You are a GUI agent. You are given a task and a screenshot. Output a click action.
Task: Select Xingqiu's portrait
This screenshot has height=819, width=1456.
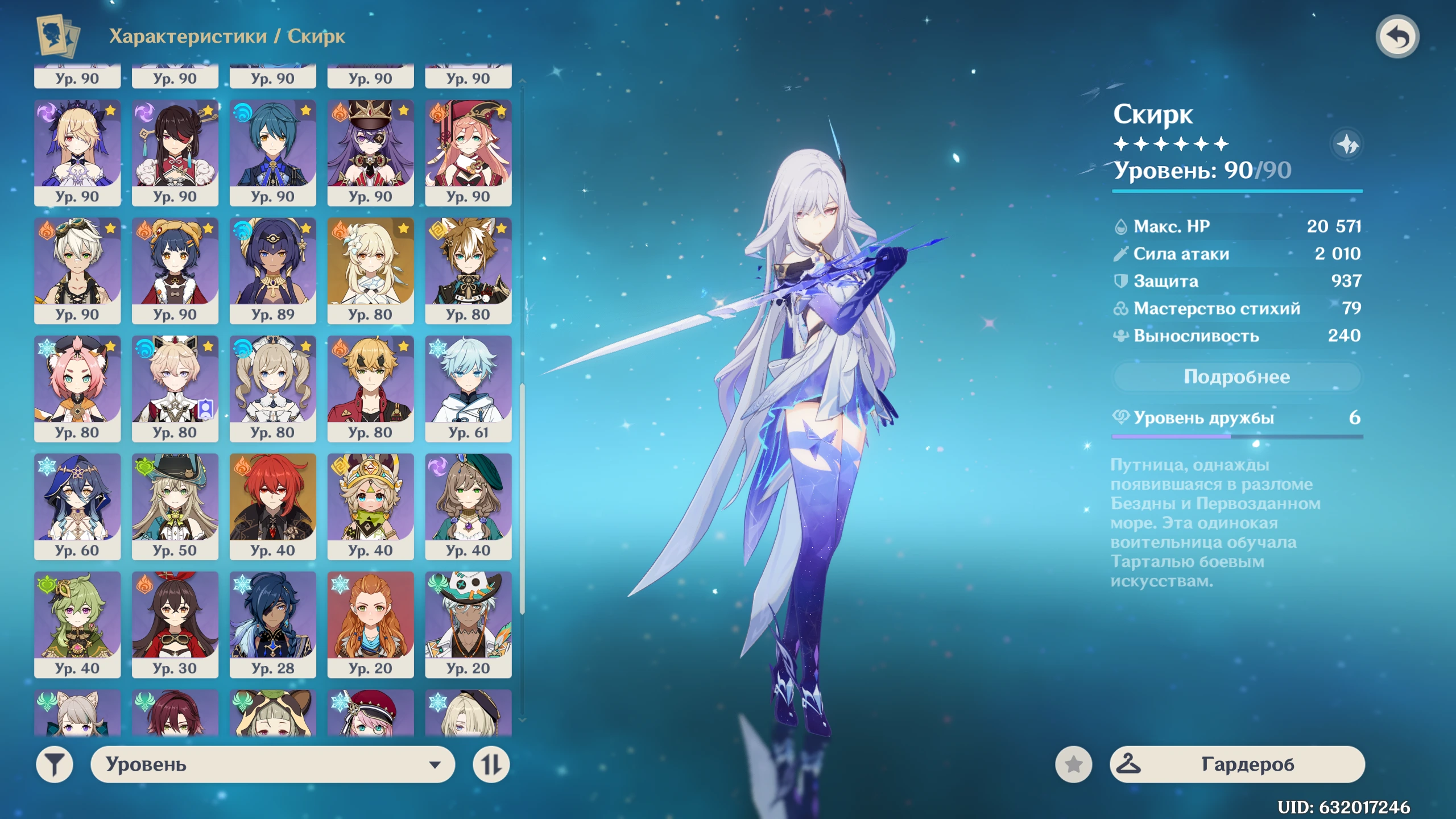coord(273,151)
